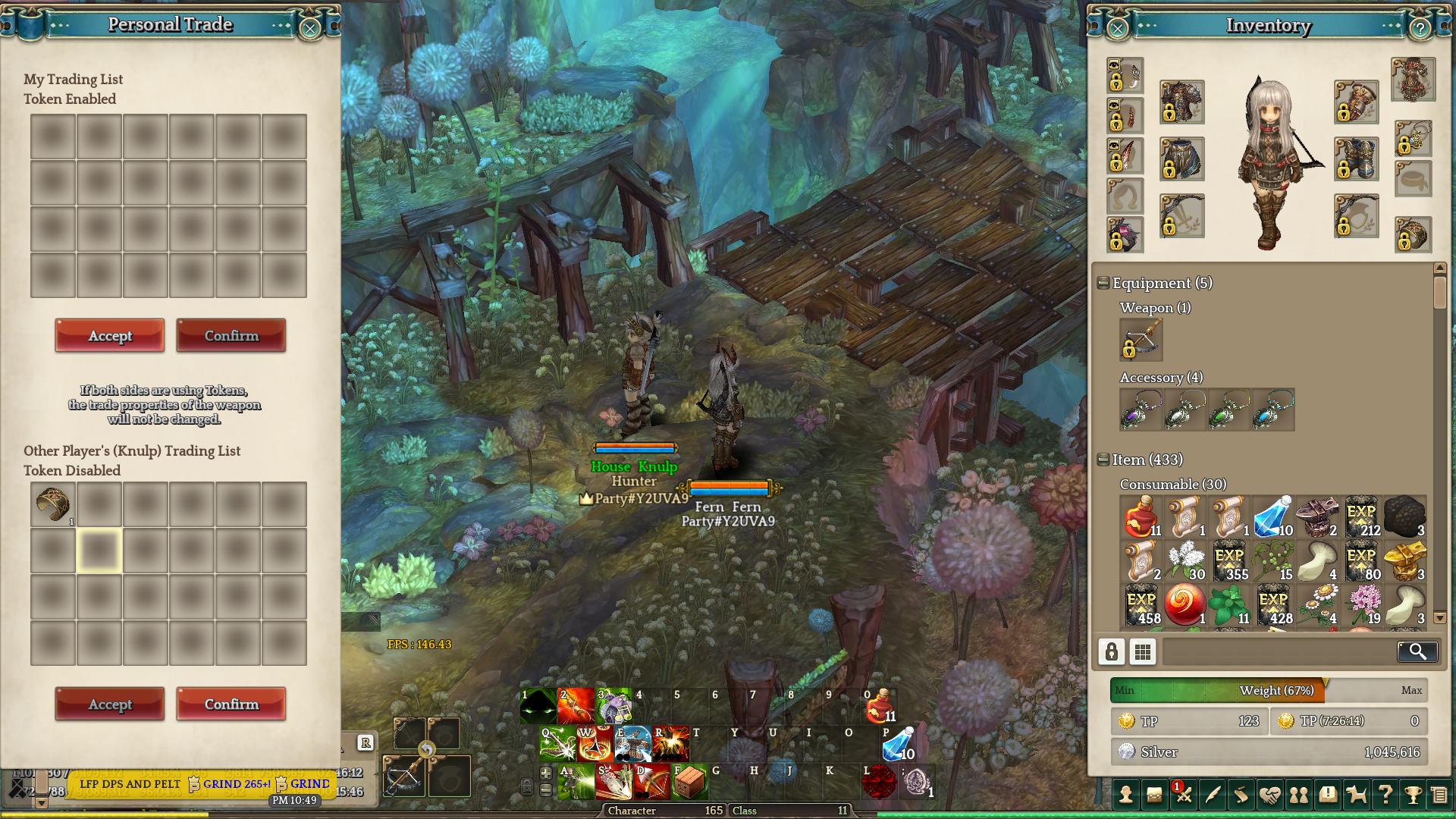Image resolution: width=1456 pixels, height=819 pixels.
Task: Confirm my trading list
Action: pyautogui.click(x=231, y=335)
